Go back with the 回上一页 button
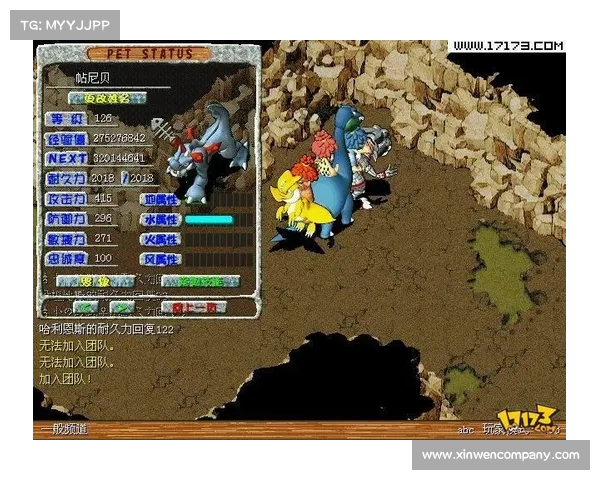The width and height of the screenshot is (600, 480). pos(193,307)
